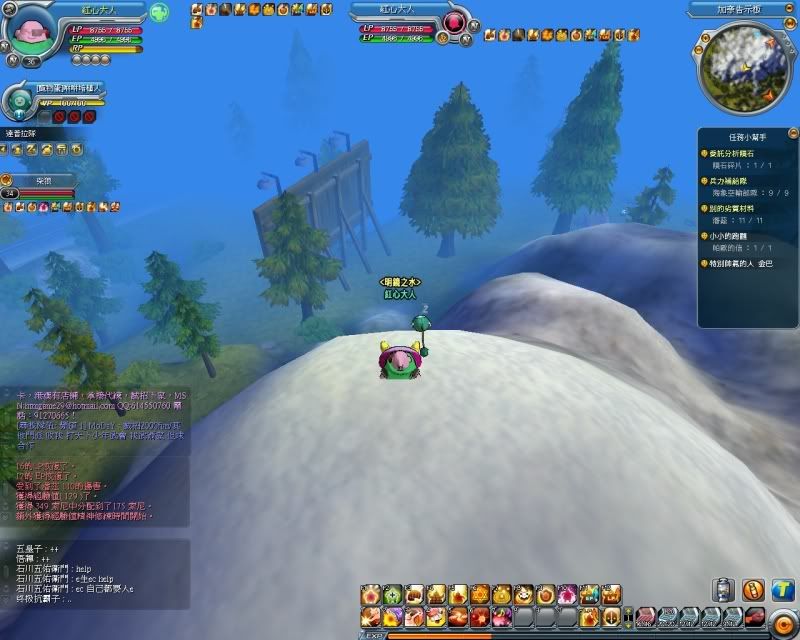Select the quest 委託分析礦石 in the tracker
The height and width of the screenshot is (640, 800).
tap(738, 154)
